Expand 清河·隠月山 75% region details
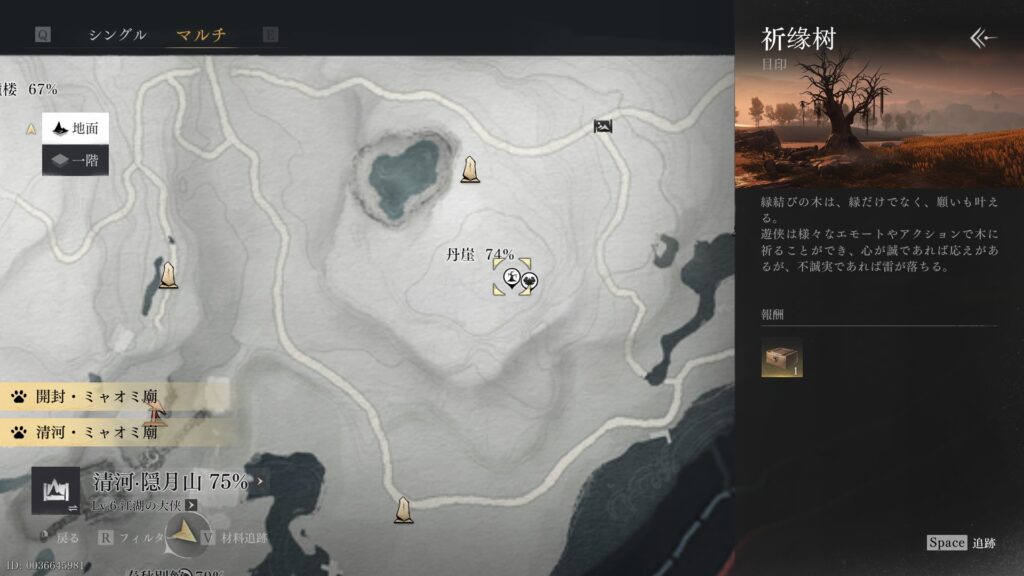 (262, 481)
